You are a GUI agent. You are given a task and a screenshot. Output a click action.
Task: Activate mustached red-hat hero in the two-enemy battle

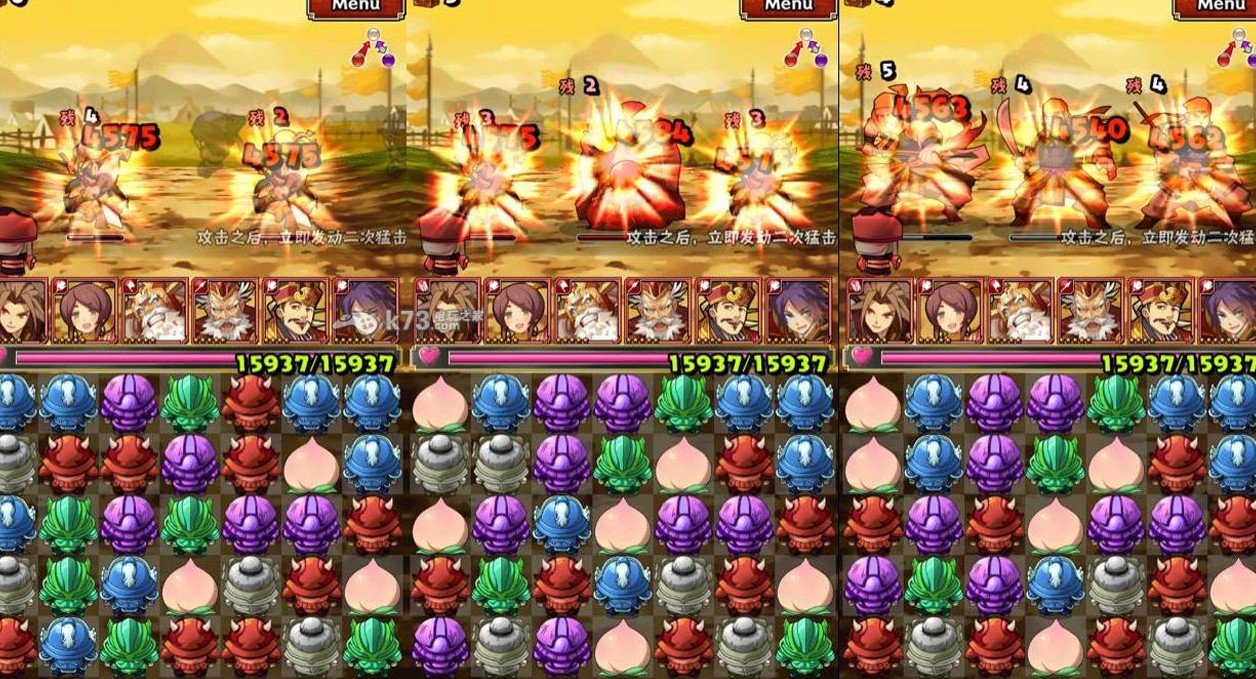[x=295, y=311]
